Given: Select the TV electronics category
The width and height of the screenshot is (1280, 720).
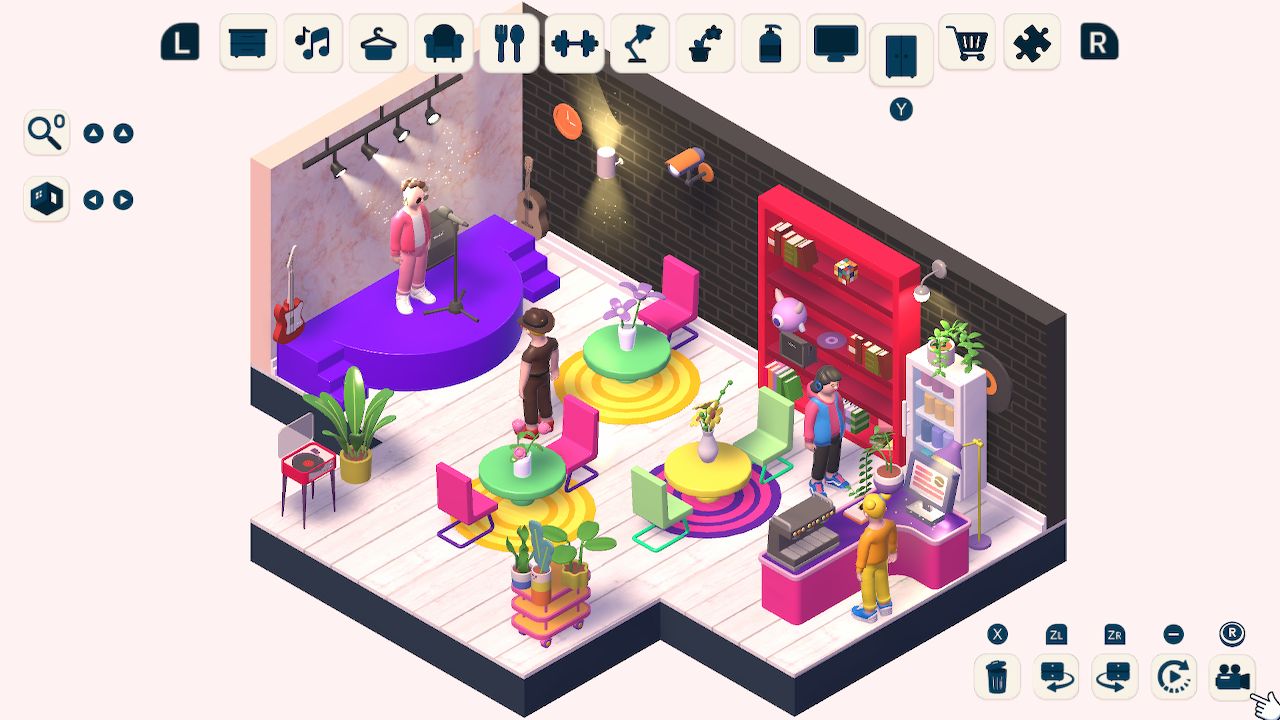Looking at the screenshot, I should tap(835, 44).
